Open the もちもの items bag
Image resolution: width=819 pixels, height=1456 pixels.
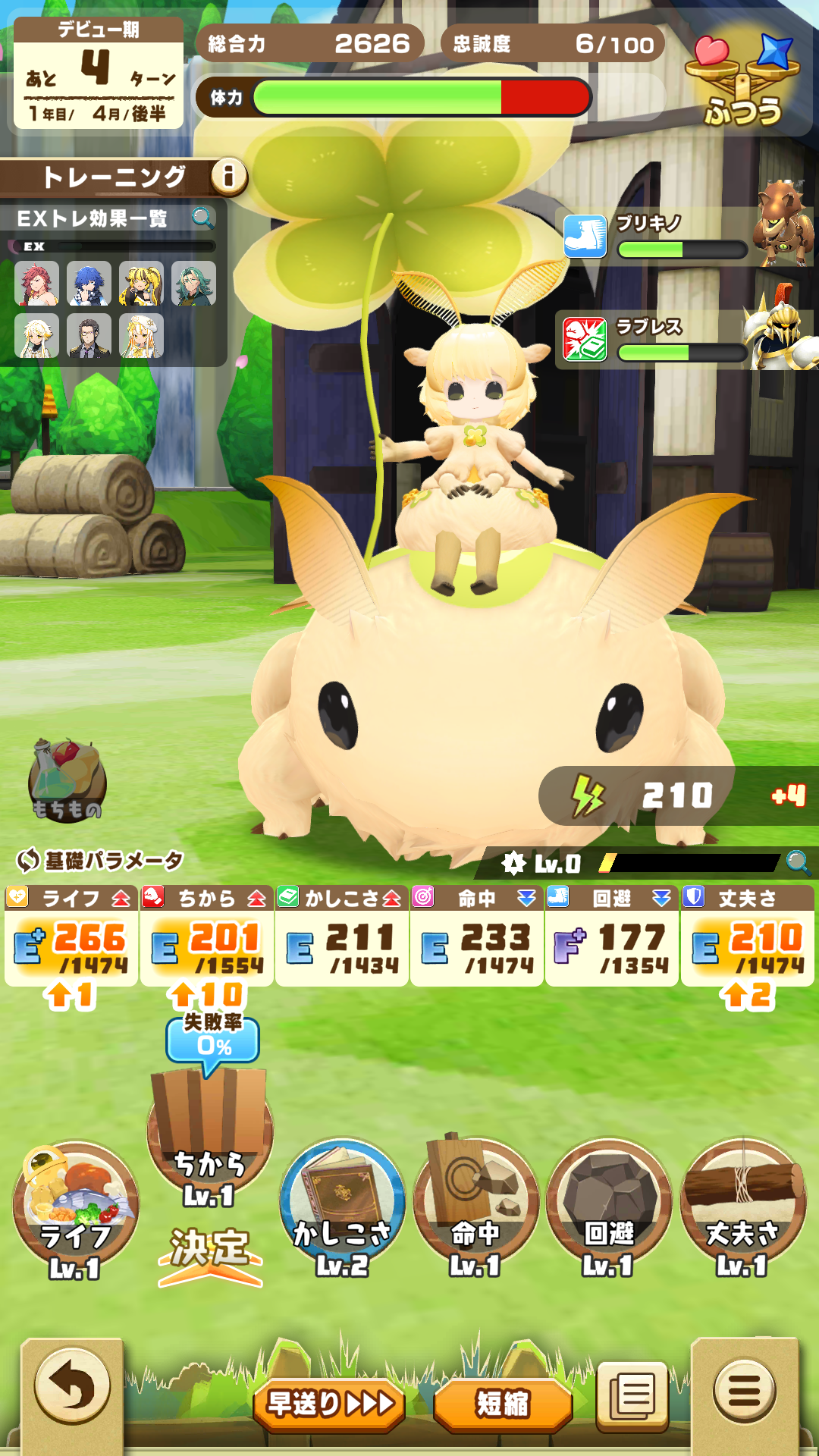[67, 781]
